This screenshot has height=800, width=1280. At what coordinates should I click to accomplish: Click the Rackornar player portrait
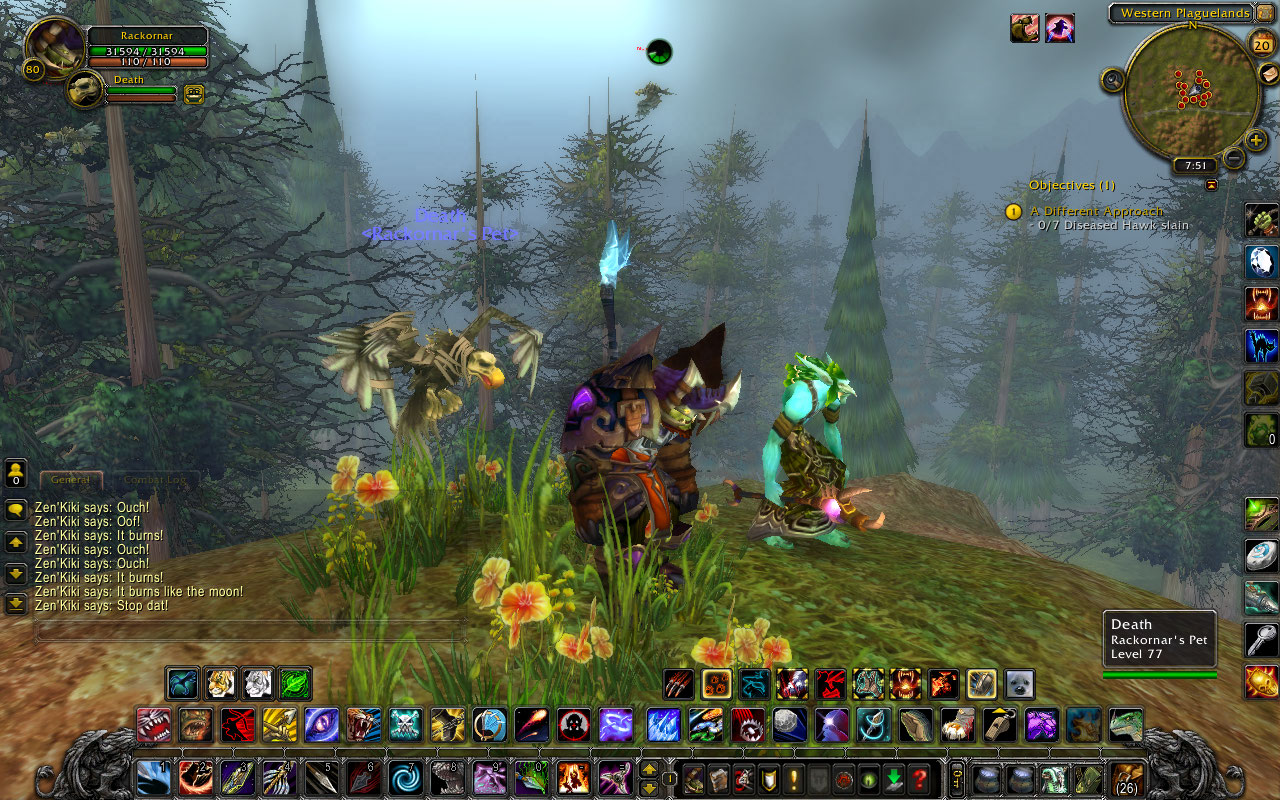[x=54, y=46]
